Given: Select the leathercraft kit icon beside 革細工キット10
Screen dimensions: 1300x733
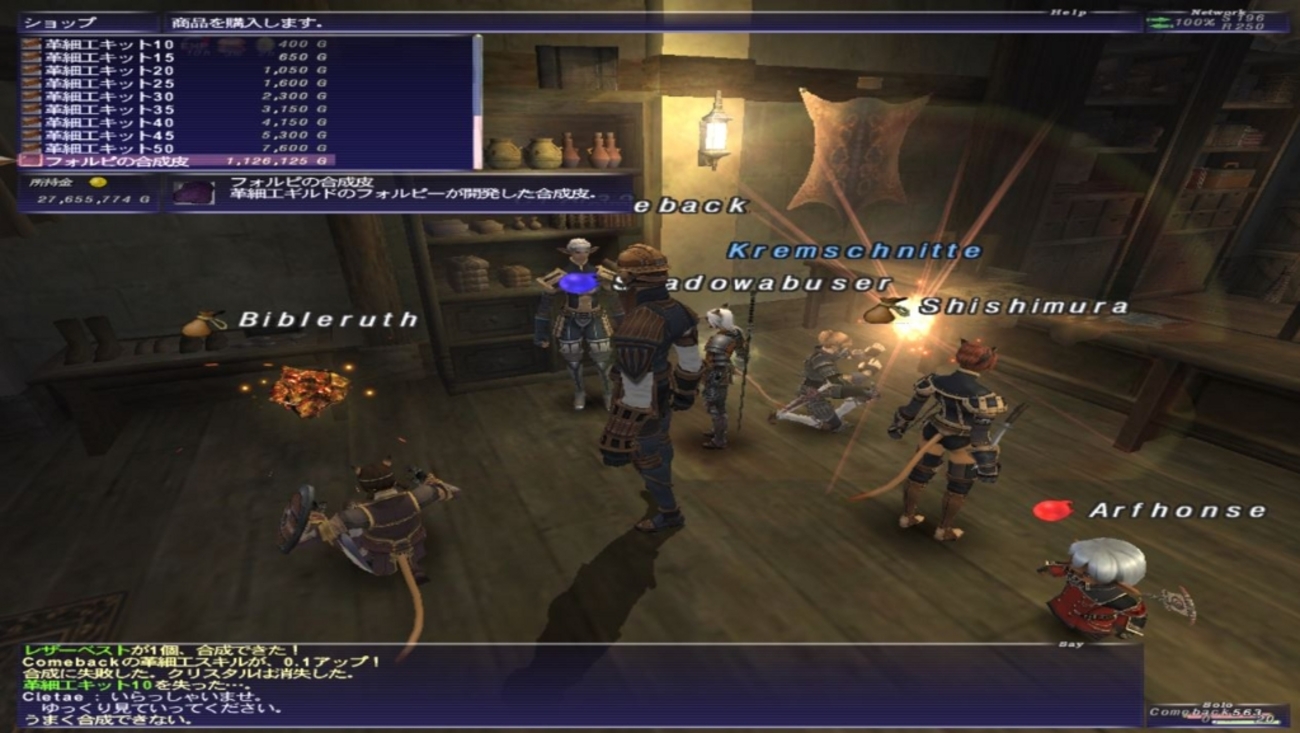Looking at the screenshot, I should pyautogui.click(x=30, y=45).
